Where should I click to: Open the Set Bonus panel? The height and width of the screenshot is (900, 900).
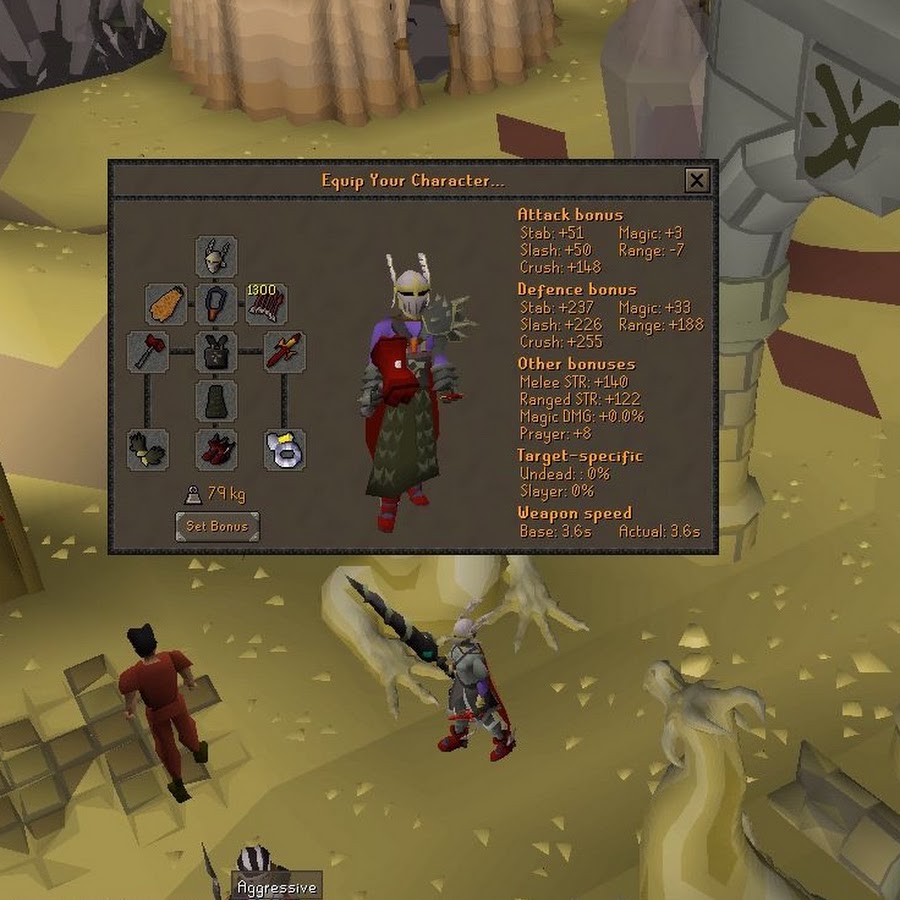click(x=217, y=526)
